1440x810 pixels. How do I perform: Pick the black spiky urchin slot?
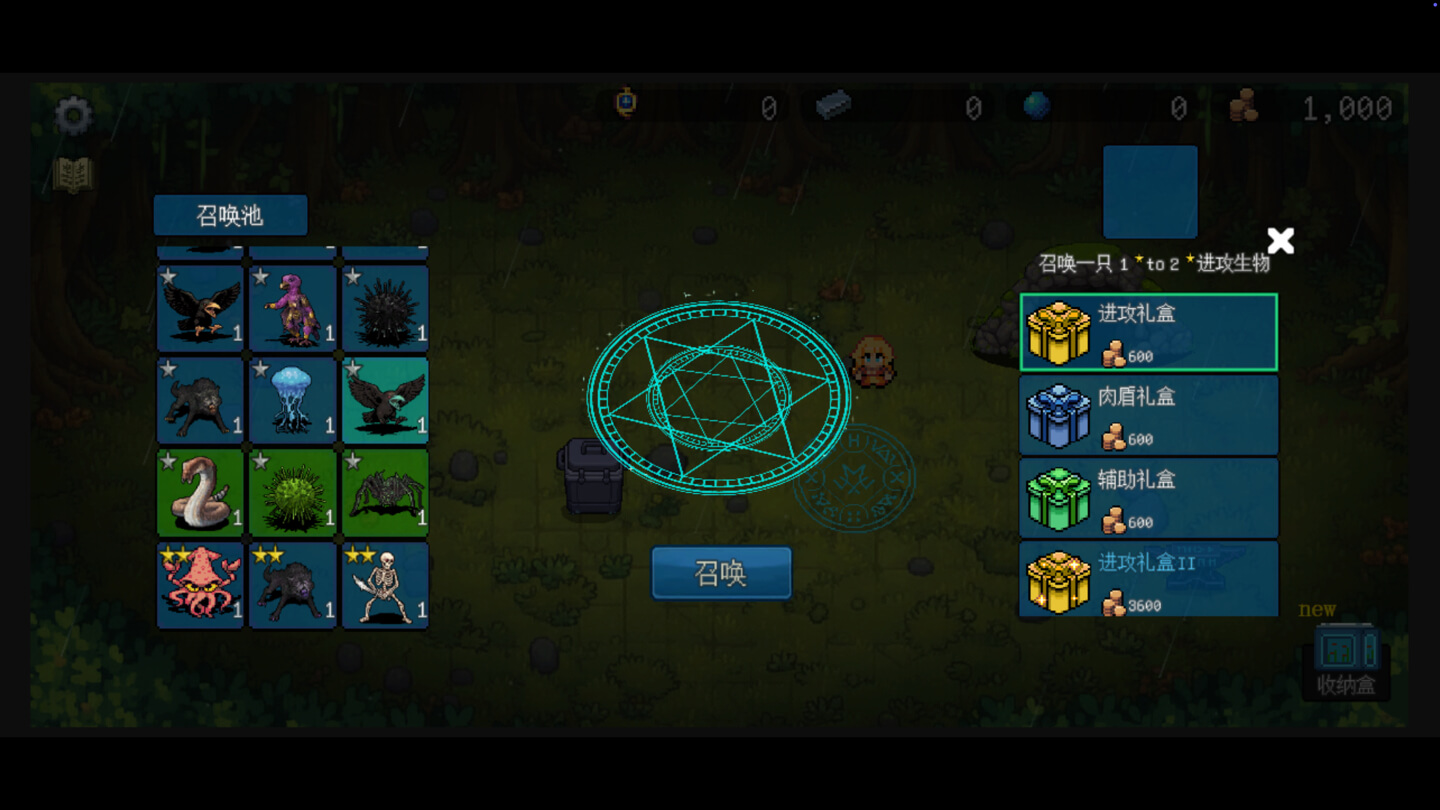pos(385,308)
